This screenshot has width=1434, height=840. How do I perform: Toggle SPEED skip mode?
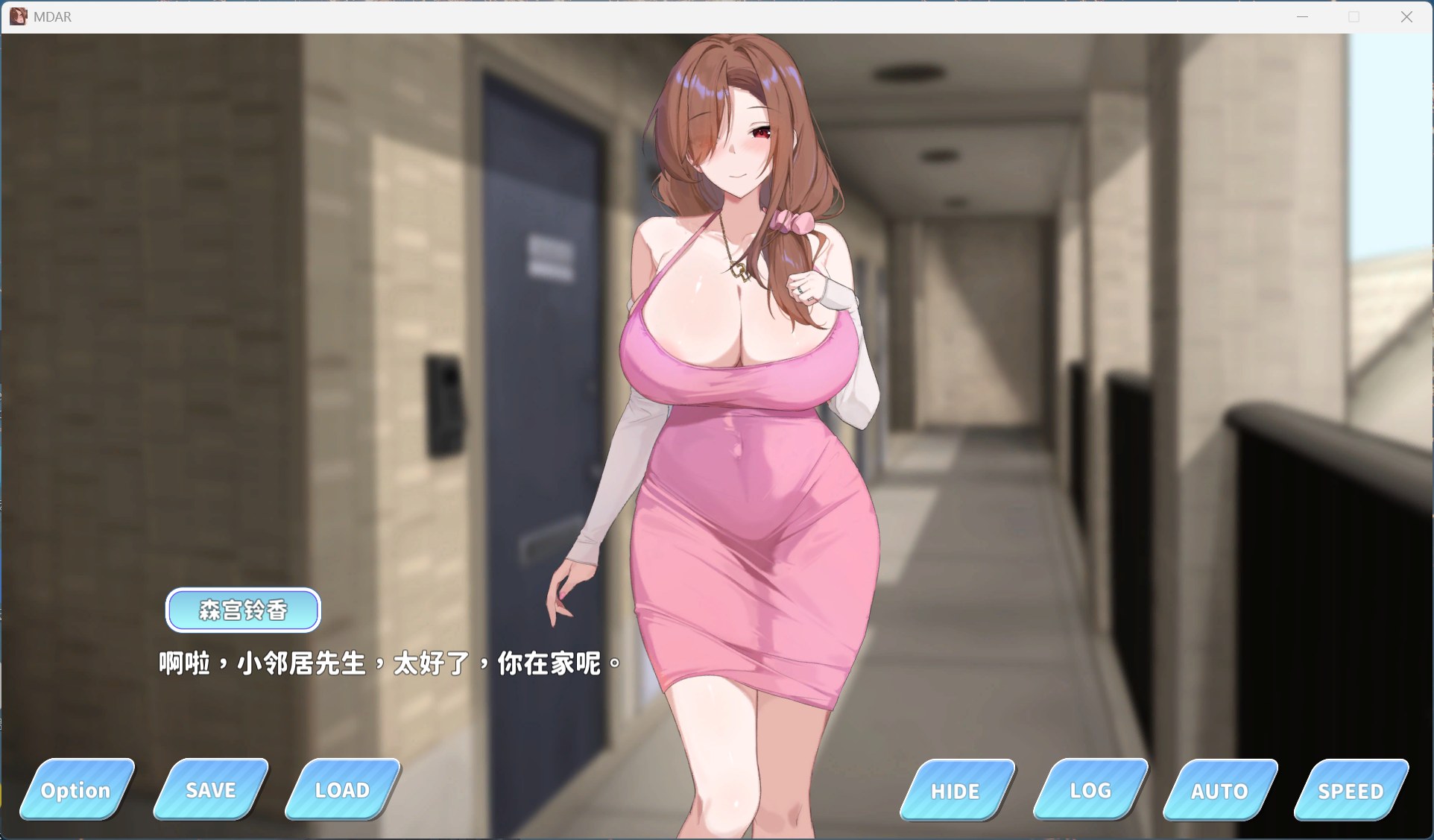coord(1351,792)
